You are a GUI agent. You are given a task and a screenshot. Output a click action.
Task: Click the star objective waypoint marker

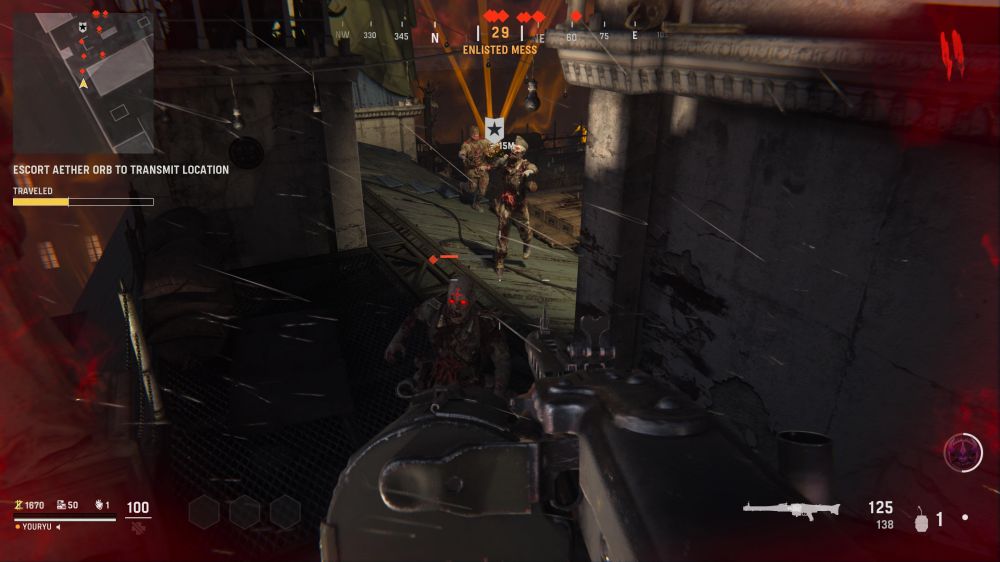[494, 128]
